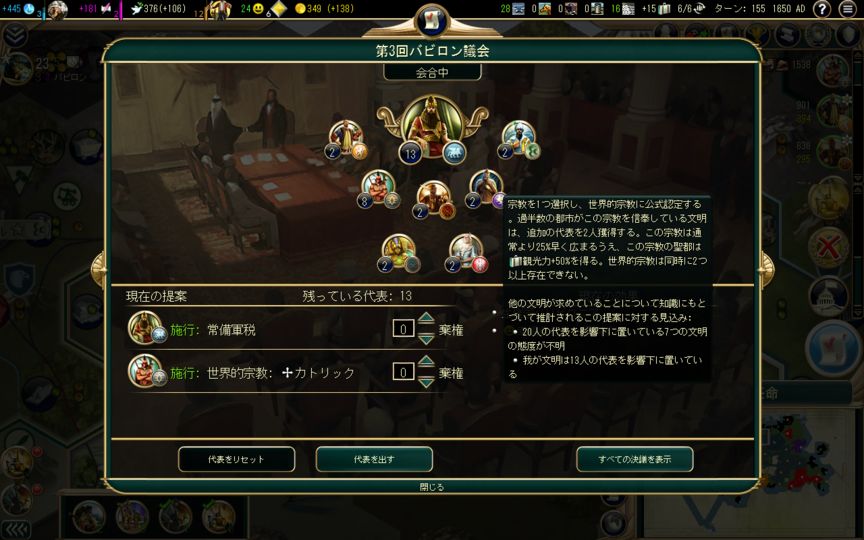Close the congress window with 閉じる
The height and width of the screenshot is (540, 864).
click(432, 487)
